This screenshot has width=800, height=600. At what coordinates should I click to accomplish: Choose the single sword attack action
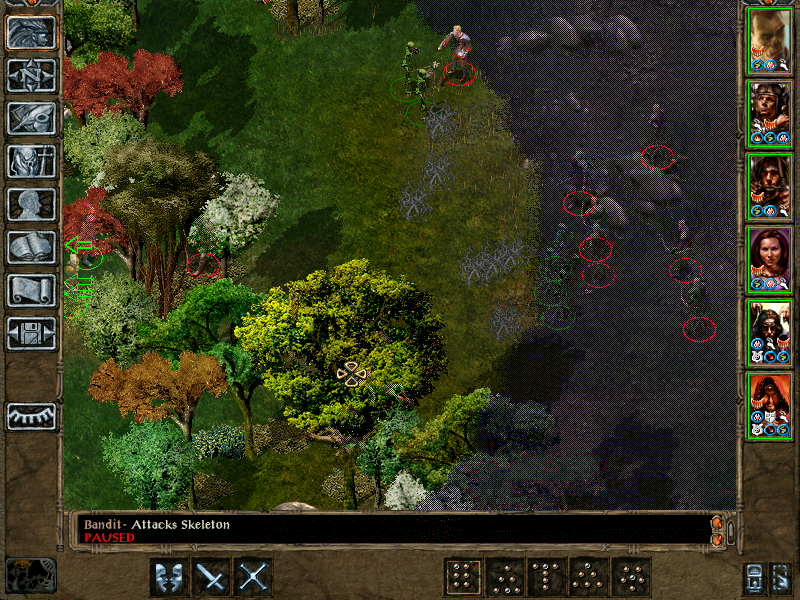coord(211,576)
